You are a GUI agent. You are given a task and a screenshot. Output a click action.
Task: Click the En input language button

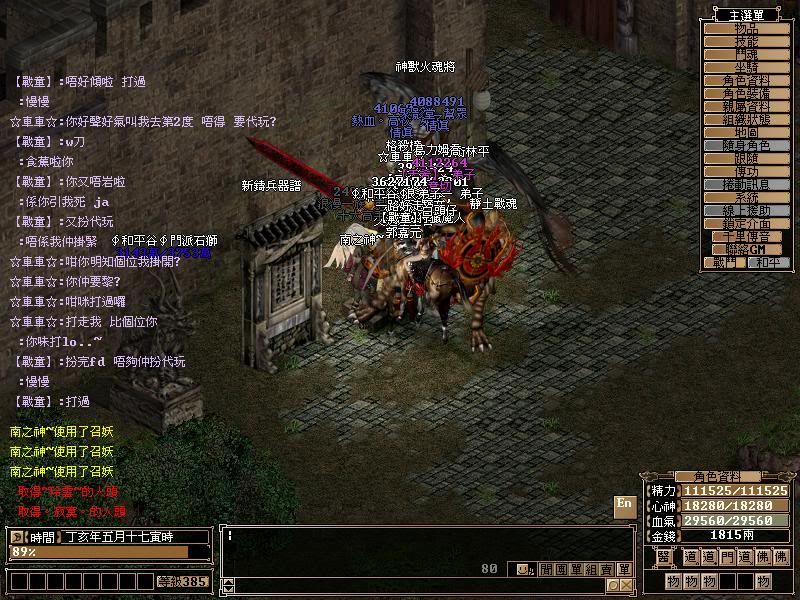pos(624,504)
